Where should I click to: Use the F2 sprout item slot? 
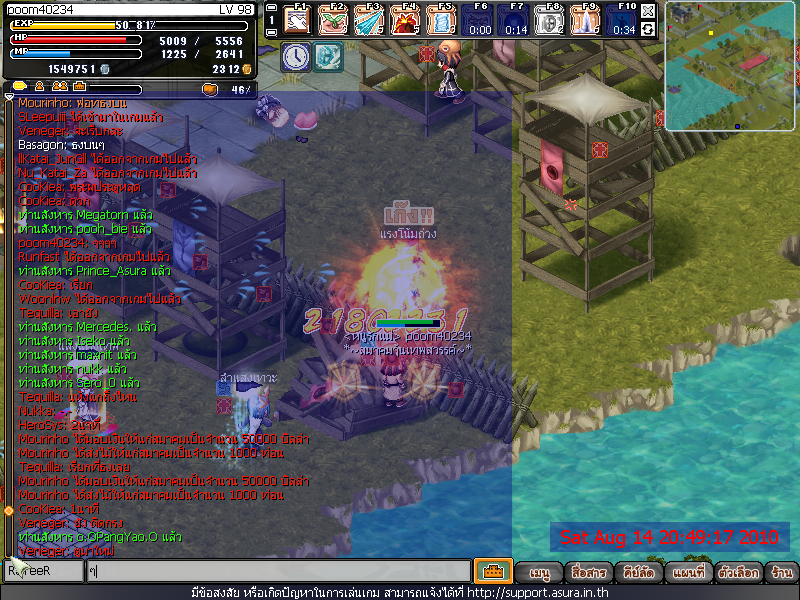[333, 20]
